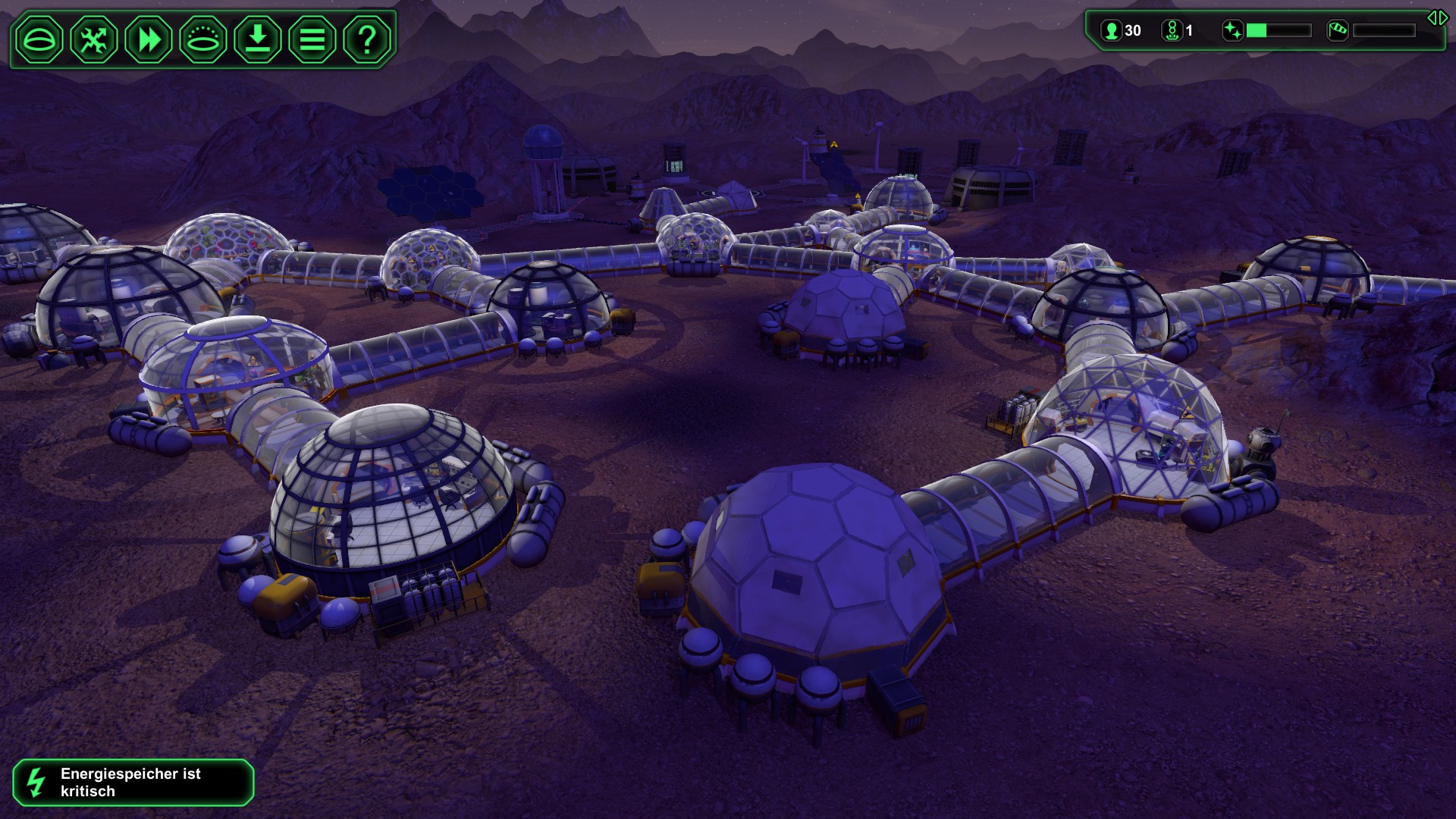Viewport: 1456px width, 819px height.
Task: Open the resource download/import icon
Action: click(x=258, y=39)
